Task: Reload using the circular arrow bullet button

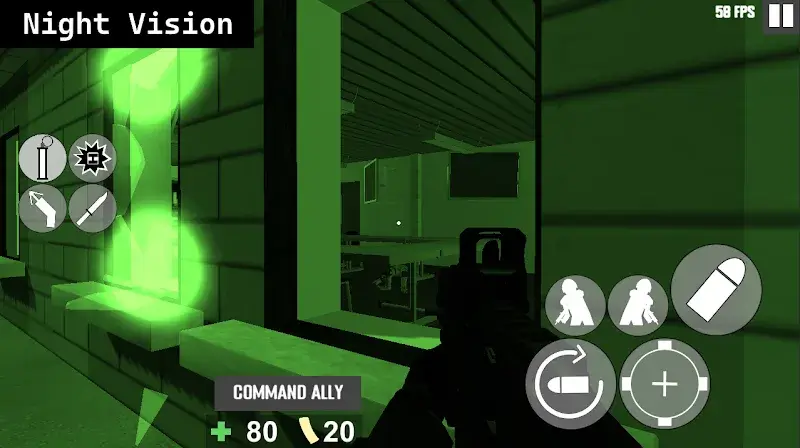Action: coord(570,384)
